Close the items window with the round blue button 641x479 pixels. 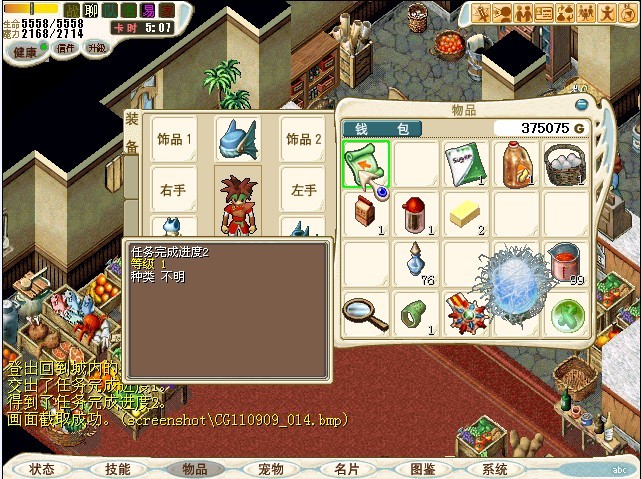point(581,104)
